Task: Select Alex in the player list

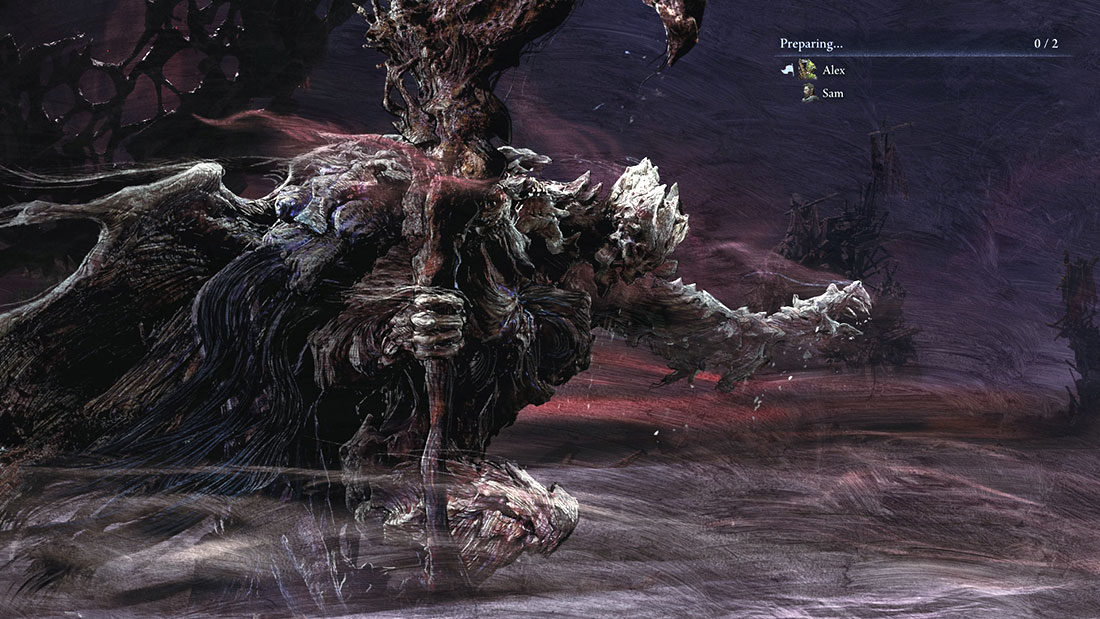Action: (x=833, y=71)
